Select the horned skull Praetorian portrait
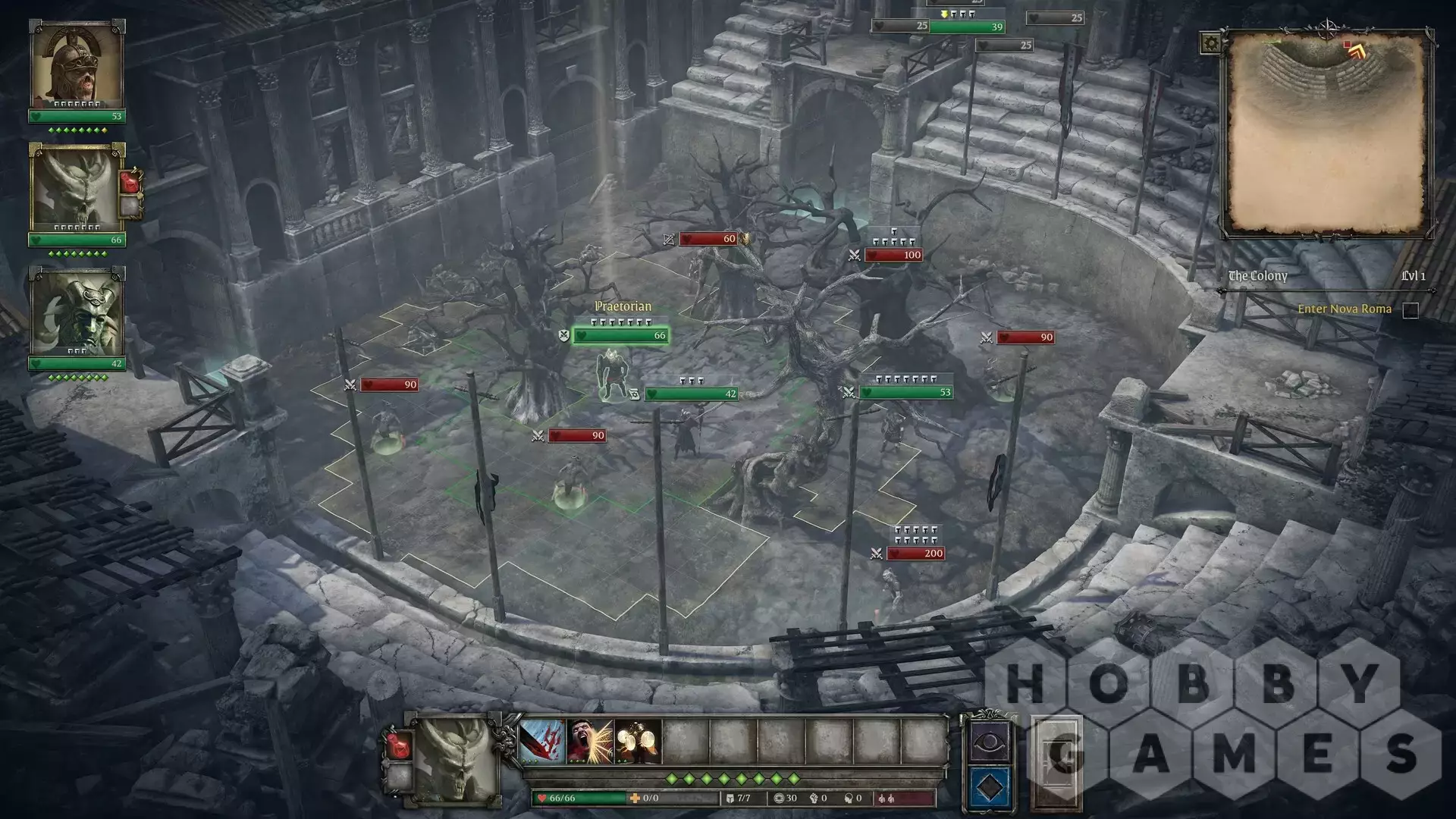Image resolution: width=1456 pixels, height=819 pixels. pos(76,187)
